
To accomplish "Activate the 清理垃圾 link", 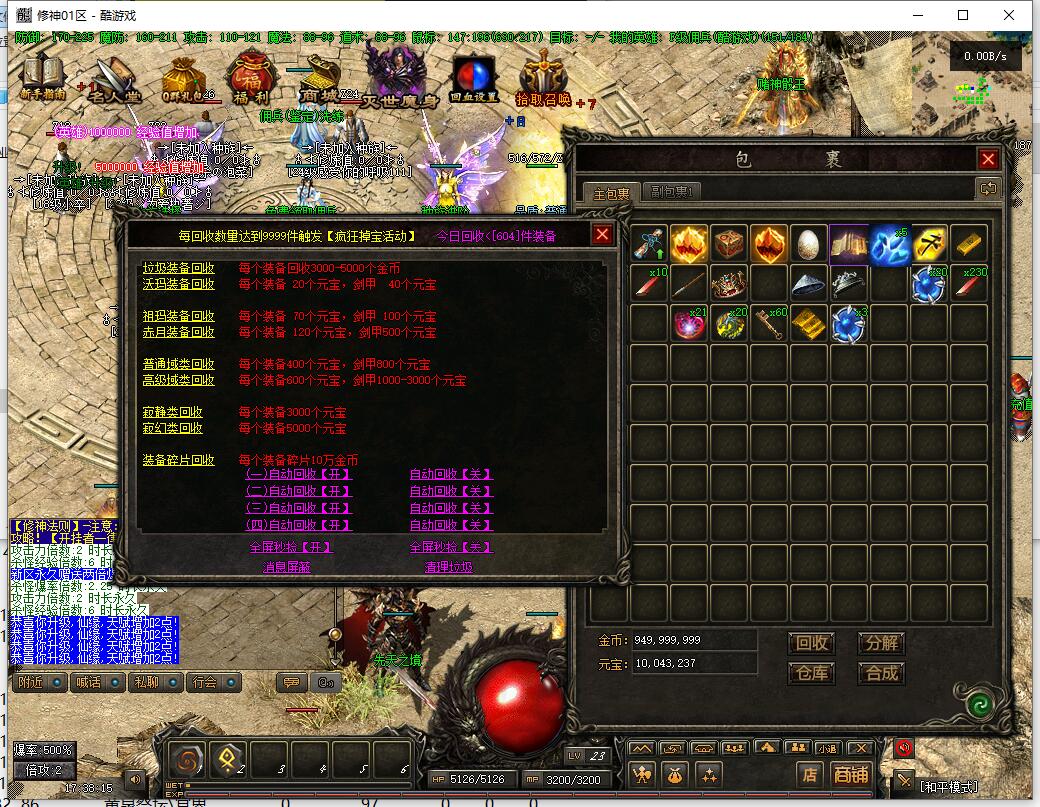I will (x=449, y=567).
